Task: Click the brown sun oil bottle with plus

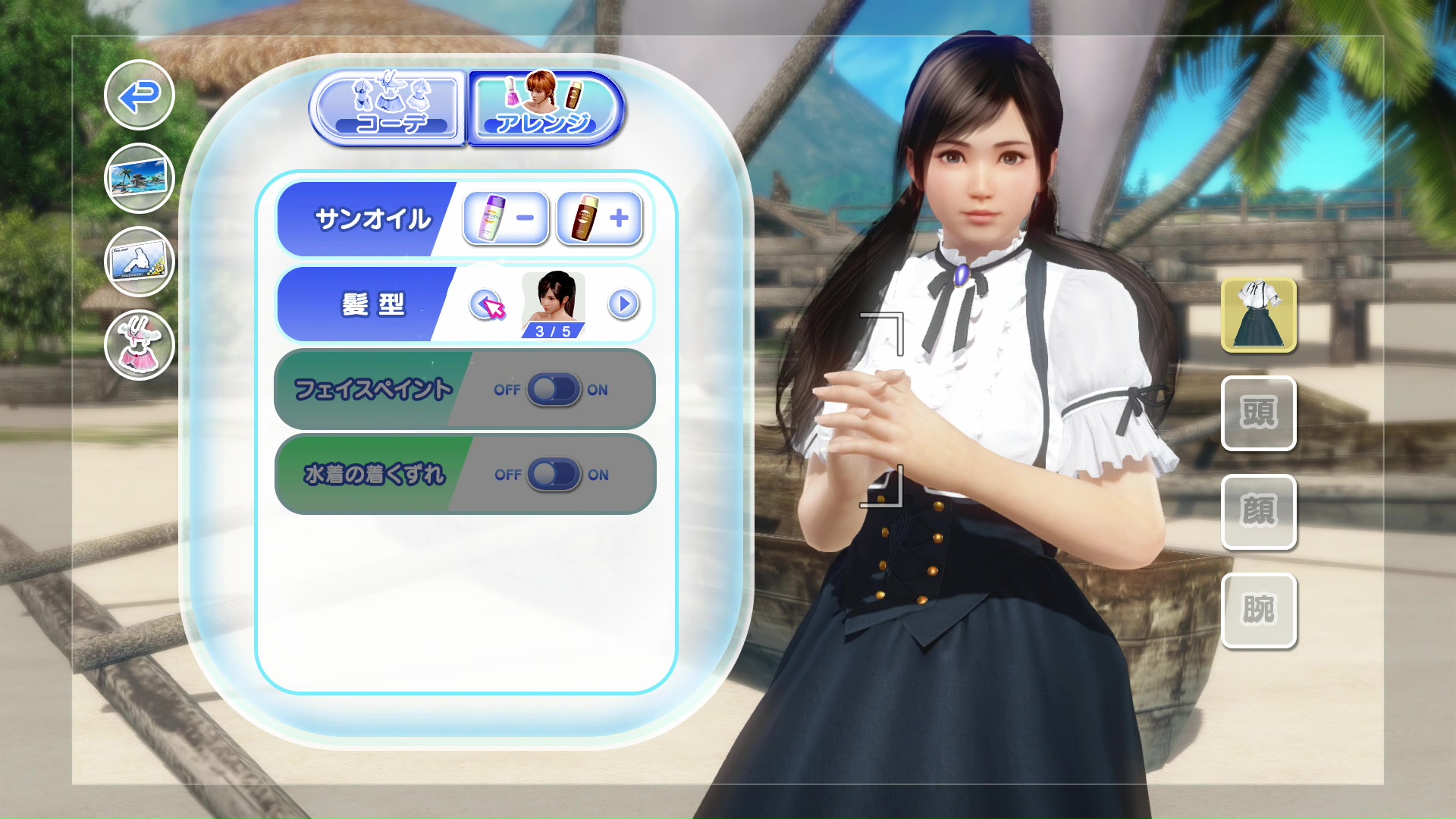Action: click(x=600, y=219)
